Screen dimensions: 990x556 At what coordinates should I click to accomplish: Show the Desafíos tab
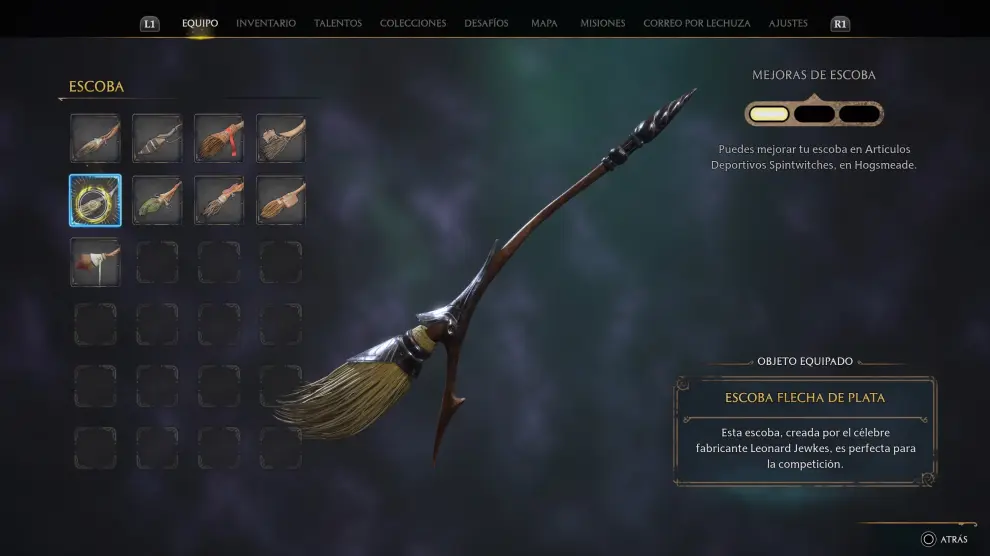(x=486, y=23)
